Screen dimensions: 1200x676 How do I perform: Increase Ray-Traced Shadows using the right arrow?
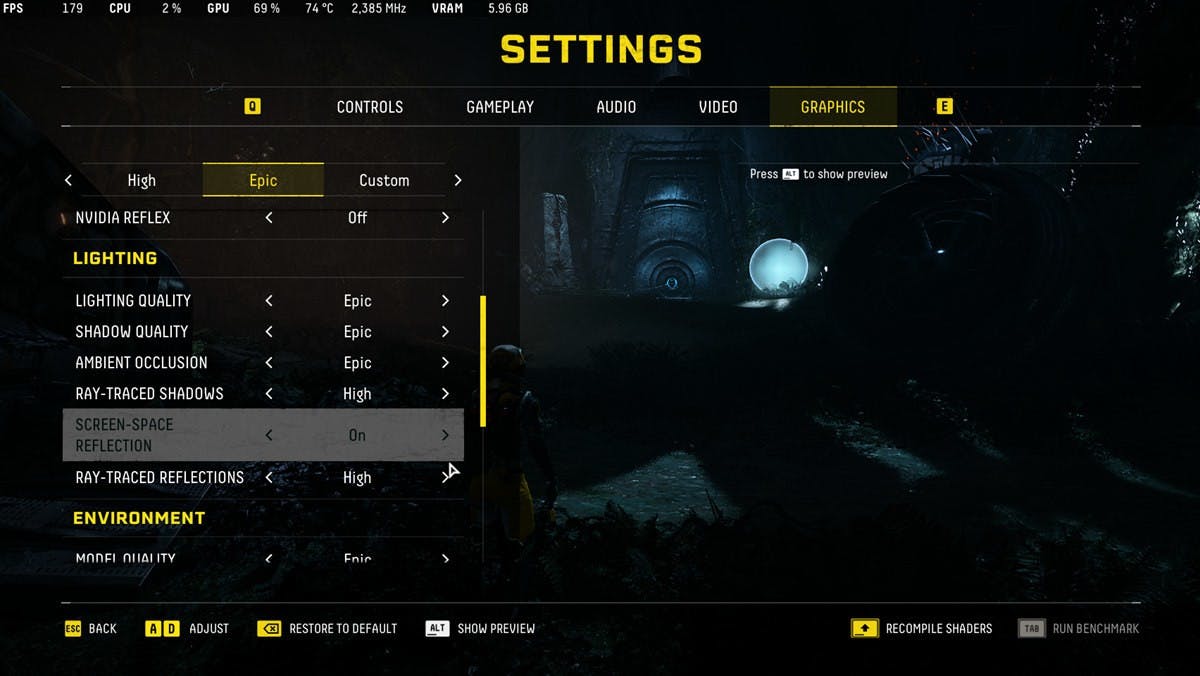tap(445, 394)
